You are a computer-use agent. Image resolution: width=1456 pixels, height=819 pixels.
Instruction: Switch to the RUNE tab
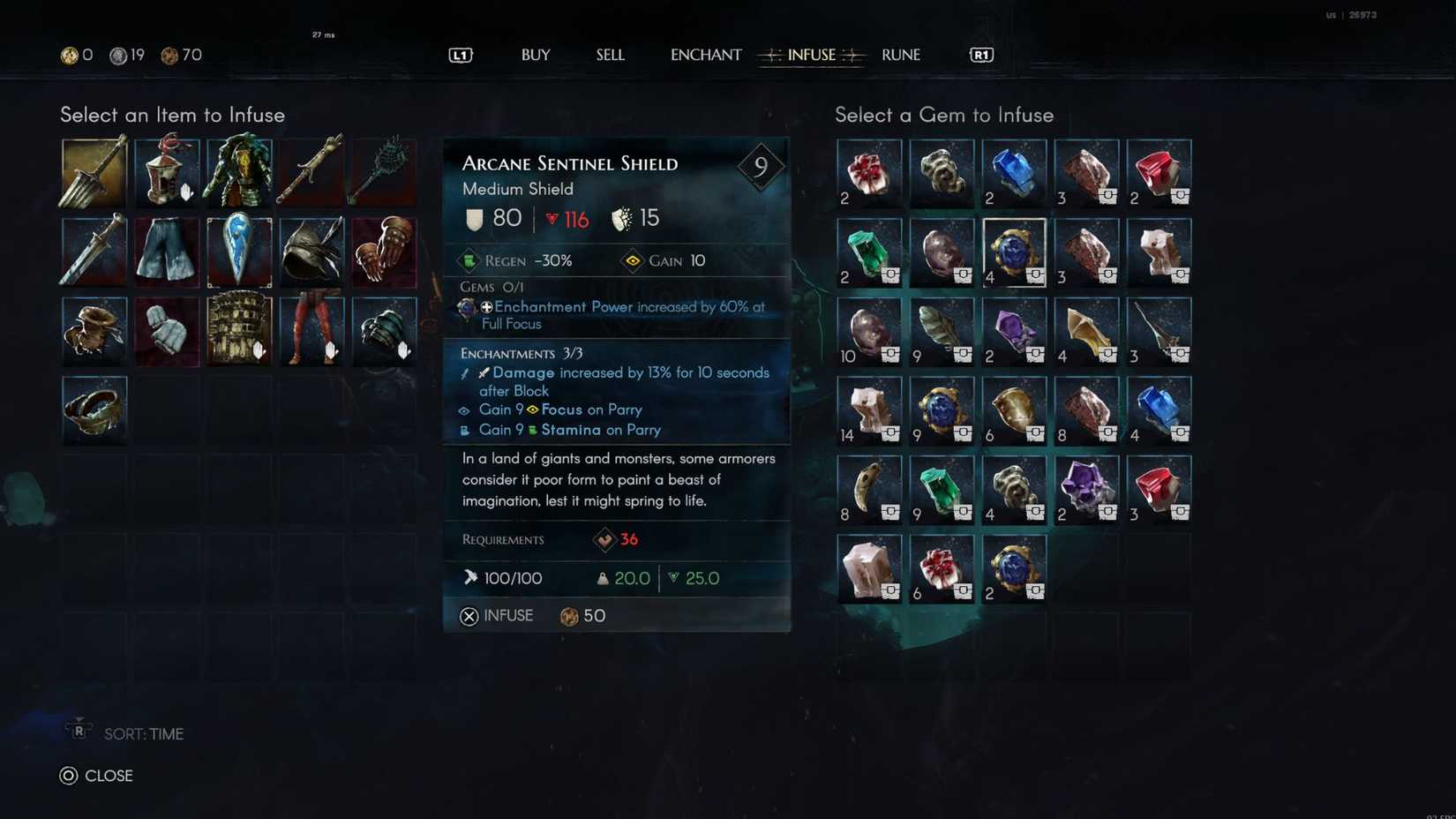pyautogui.click(x=900, y=55)
